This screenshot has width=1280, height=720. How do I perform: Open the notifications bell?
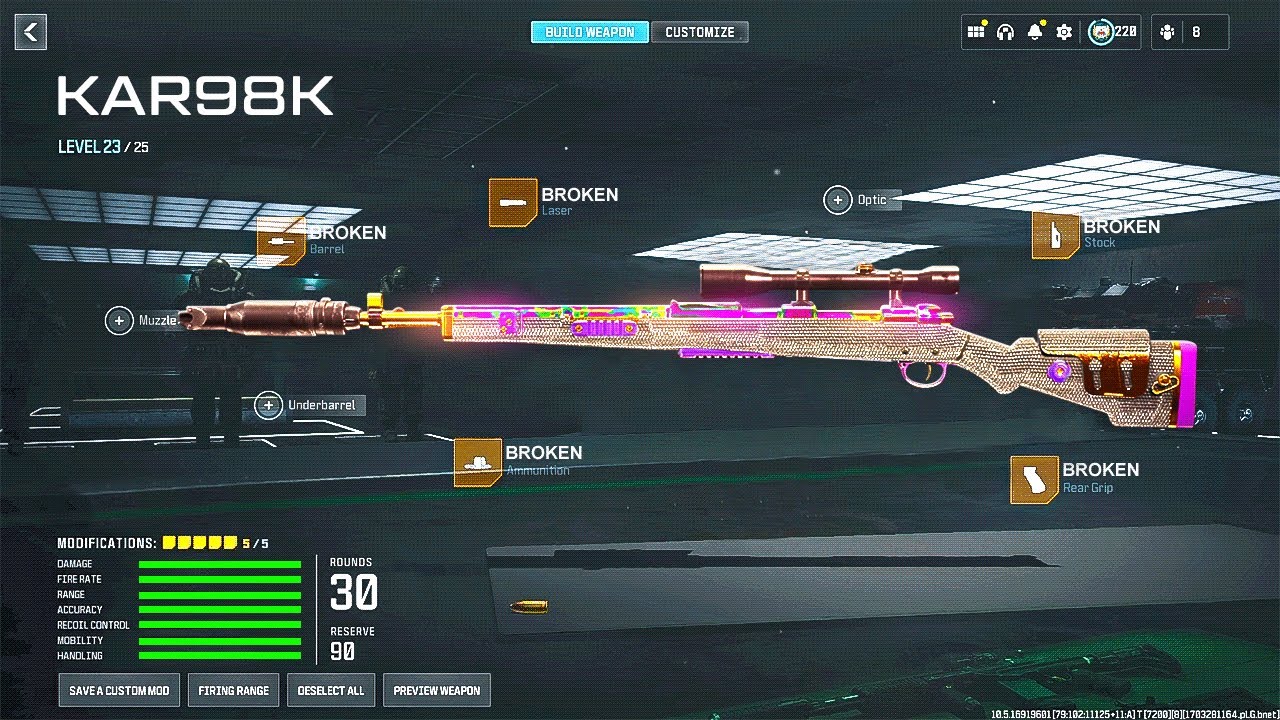pos(1035,32)
